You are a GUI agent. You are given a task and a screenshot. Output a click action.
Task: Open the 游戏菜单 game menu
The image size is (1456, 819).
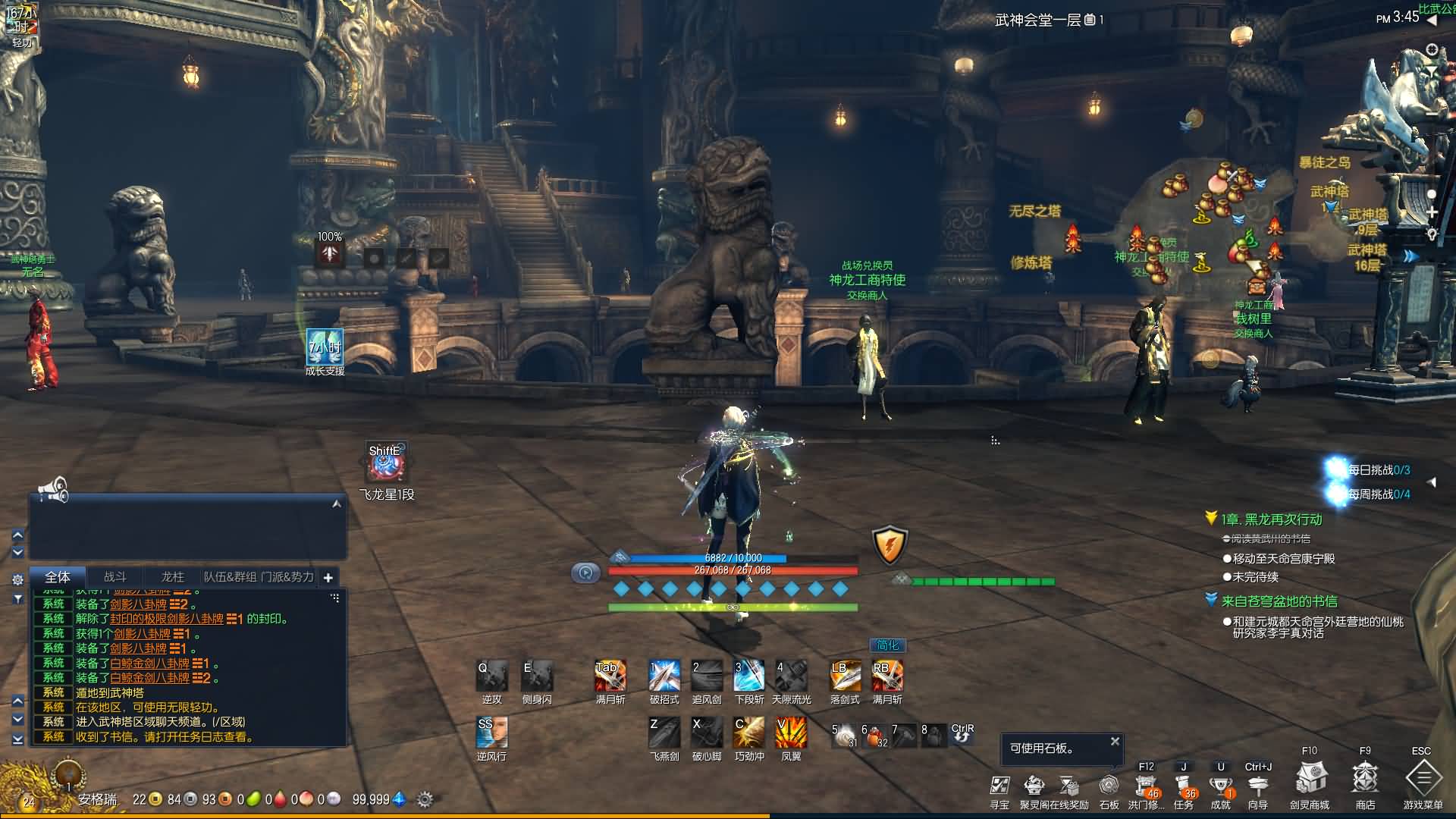pos(1423,779)
